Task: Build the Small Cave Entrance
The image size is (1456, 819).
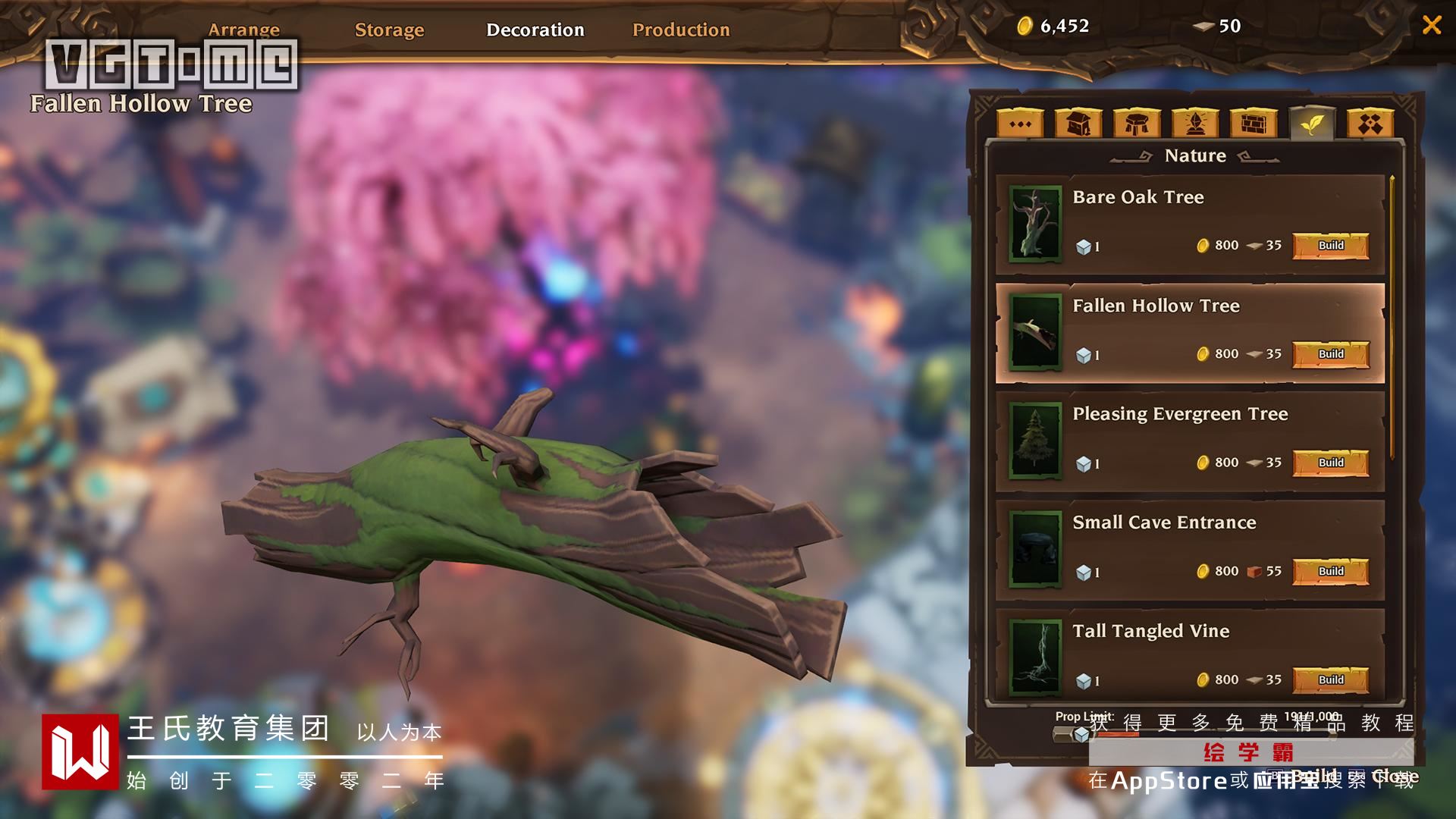Action: click(1331, 571)
